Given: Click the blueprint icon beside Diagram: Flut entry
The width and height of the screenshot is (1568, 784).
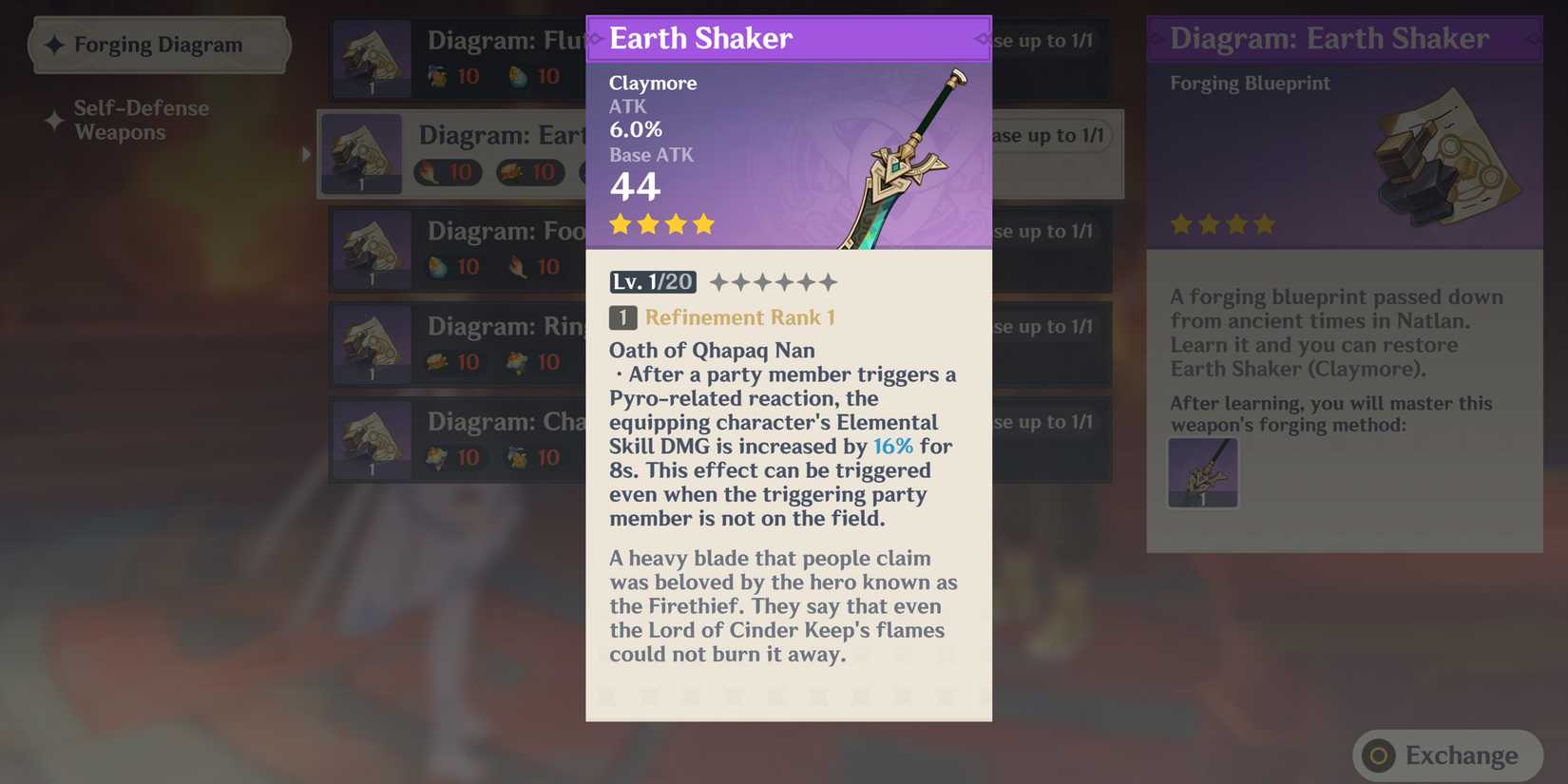Looking at the screenshot, I should coord(372,59).
